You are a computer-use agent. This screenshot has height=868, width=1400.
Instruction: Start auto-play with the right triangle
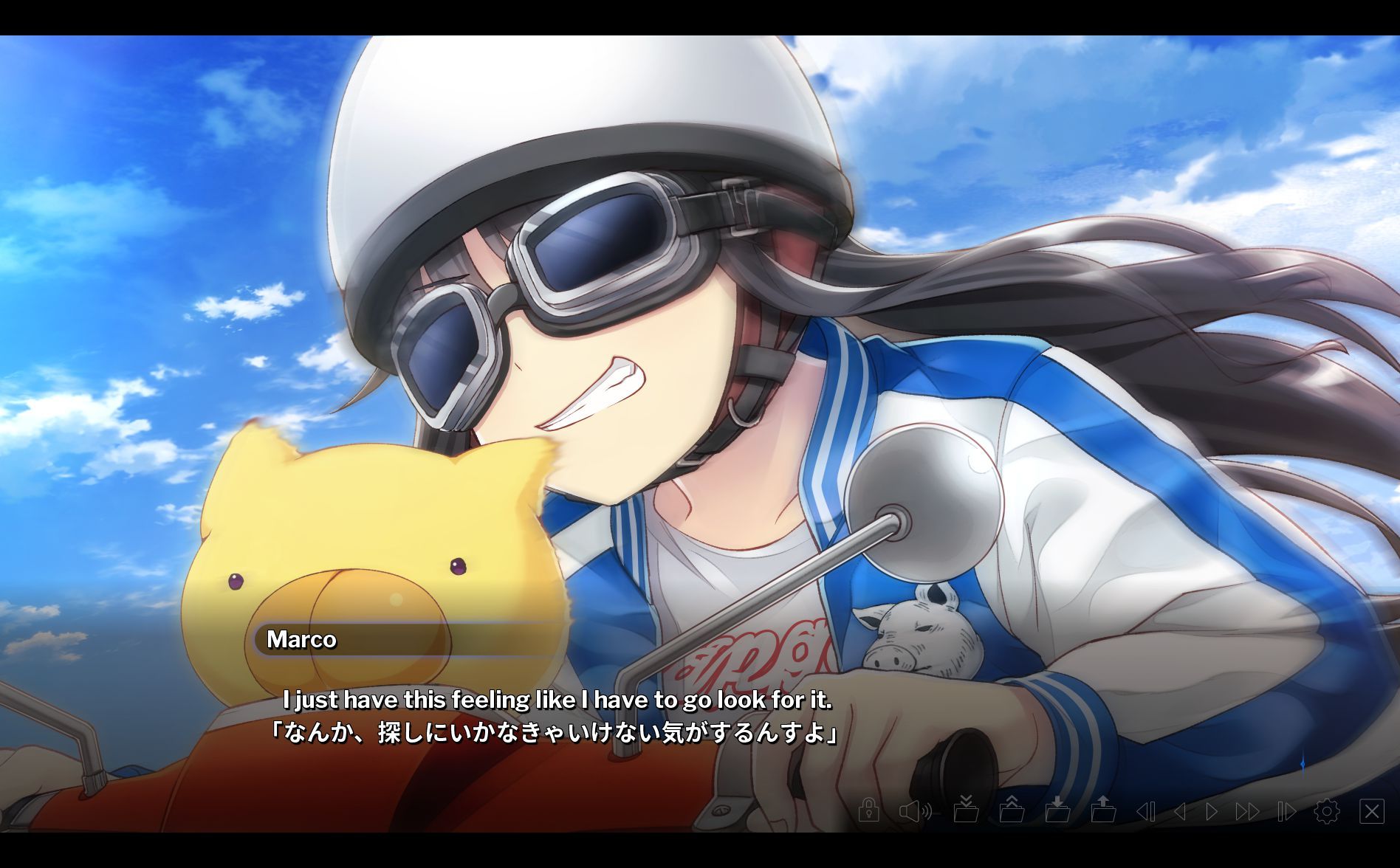pos(1212,812)
